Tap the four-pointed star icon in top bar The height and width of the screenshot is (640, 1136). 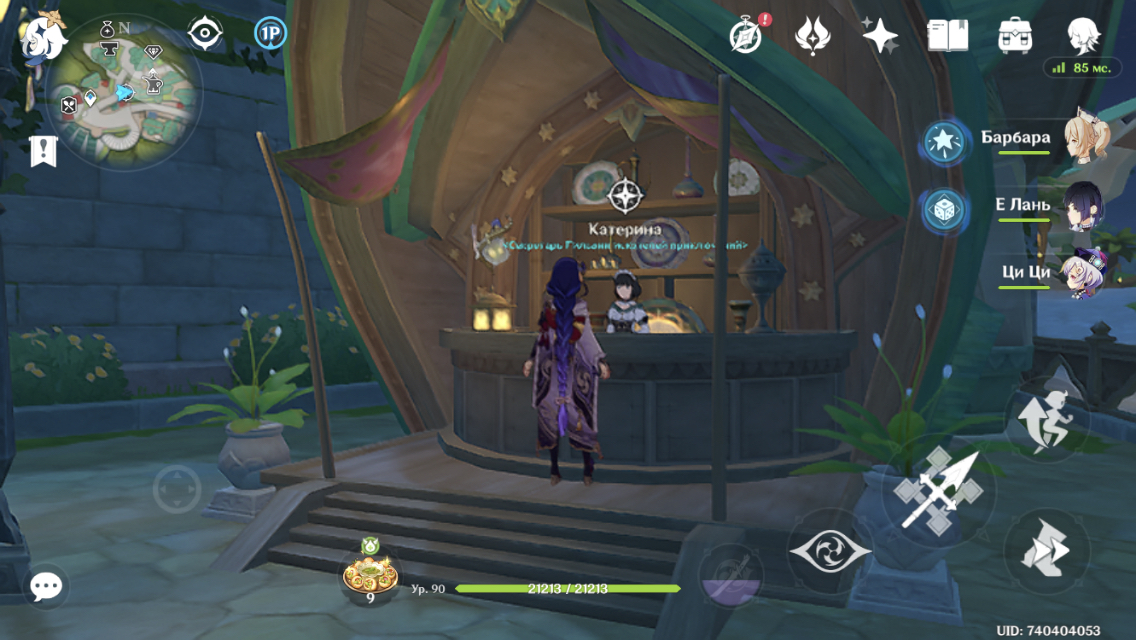pyautogui.click(x=880, y=36)
